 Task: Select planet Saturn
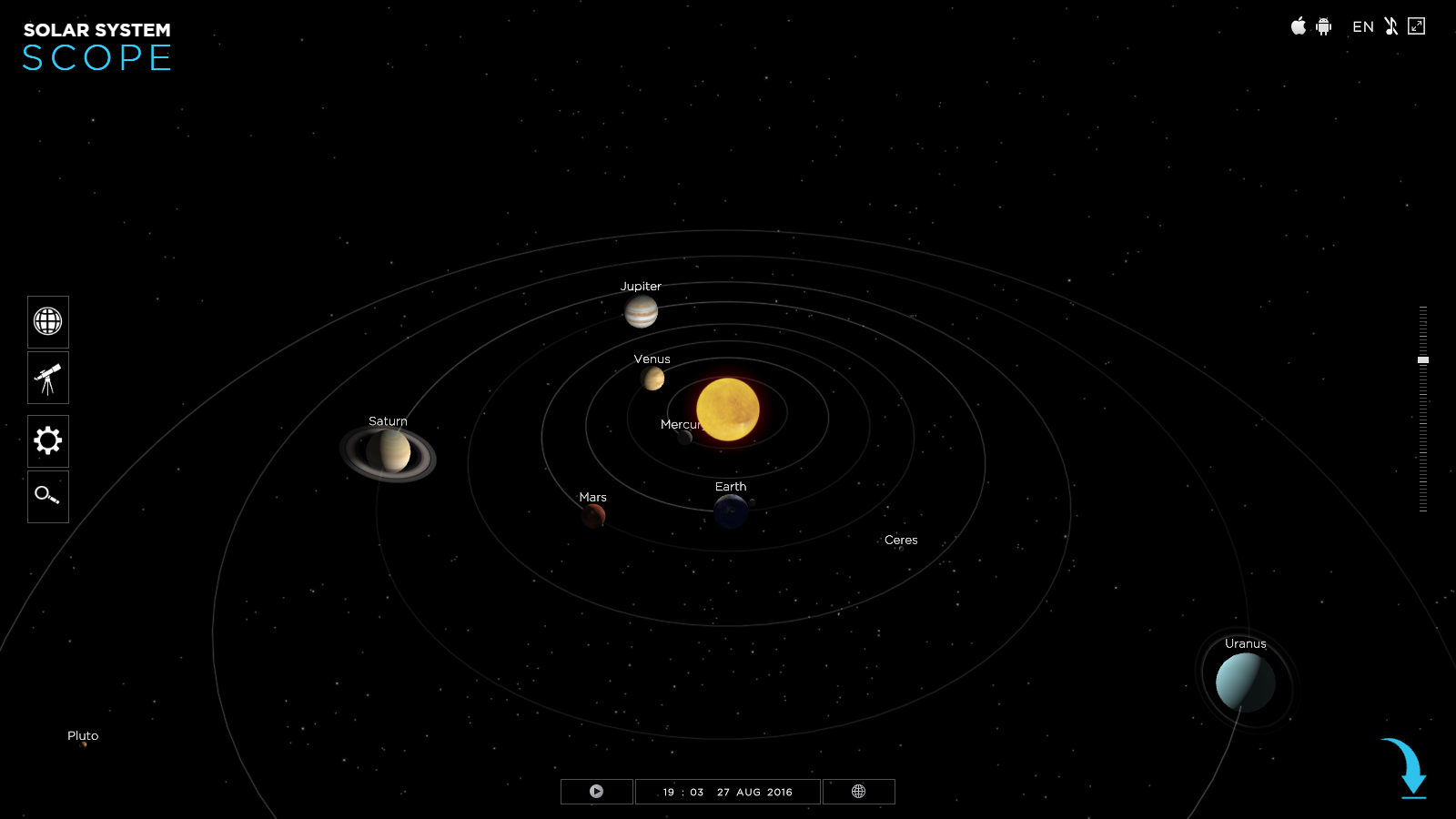point(389,451)
